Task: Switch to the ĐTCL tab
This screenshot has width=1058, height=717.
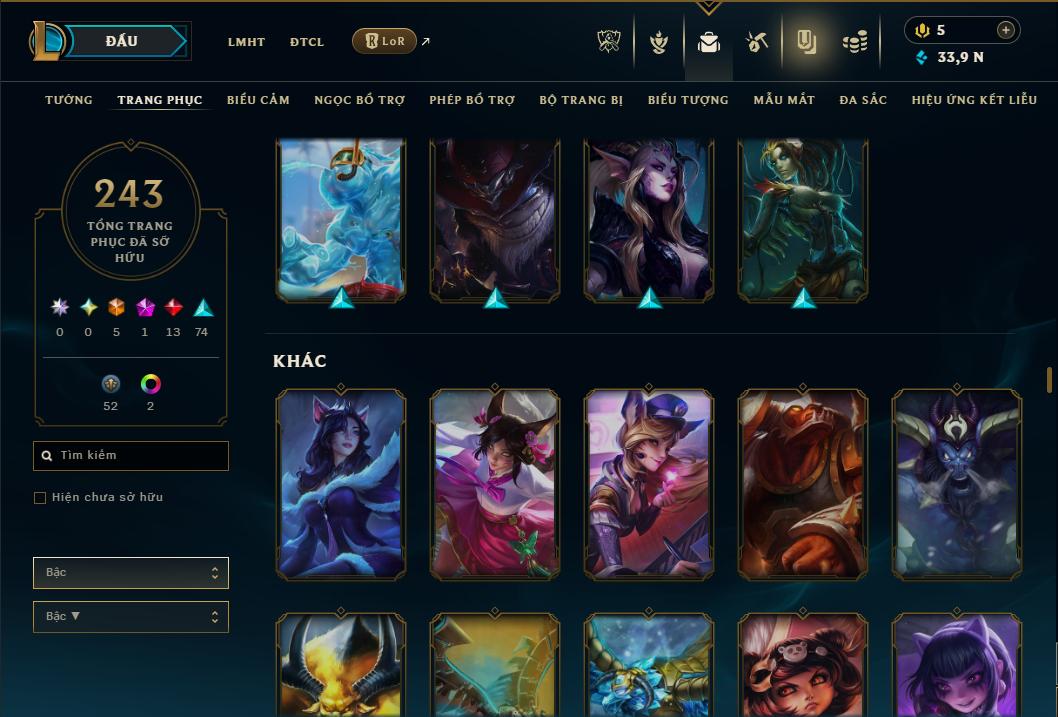Action: click(x=307, y=42)
